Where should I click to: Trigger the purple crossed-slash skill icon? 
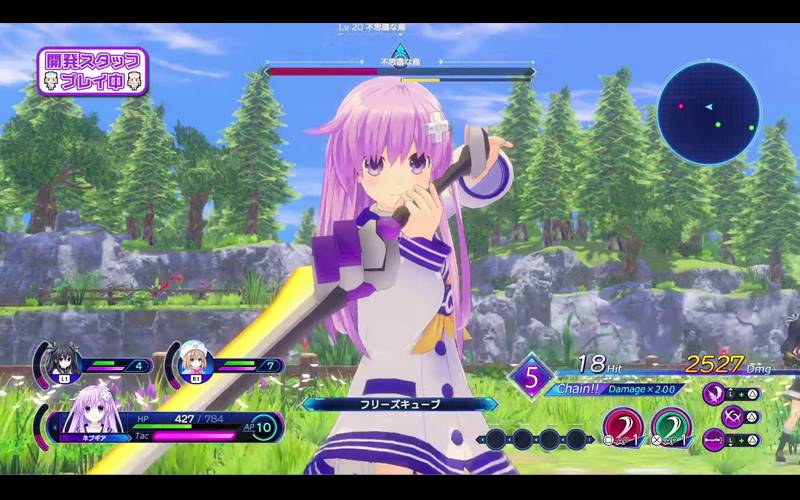pyautogui.click(x=714, y=415)
